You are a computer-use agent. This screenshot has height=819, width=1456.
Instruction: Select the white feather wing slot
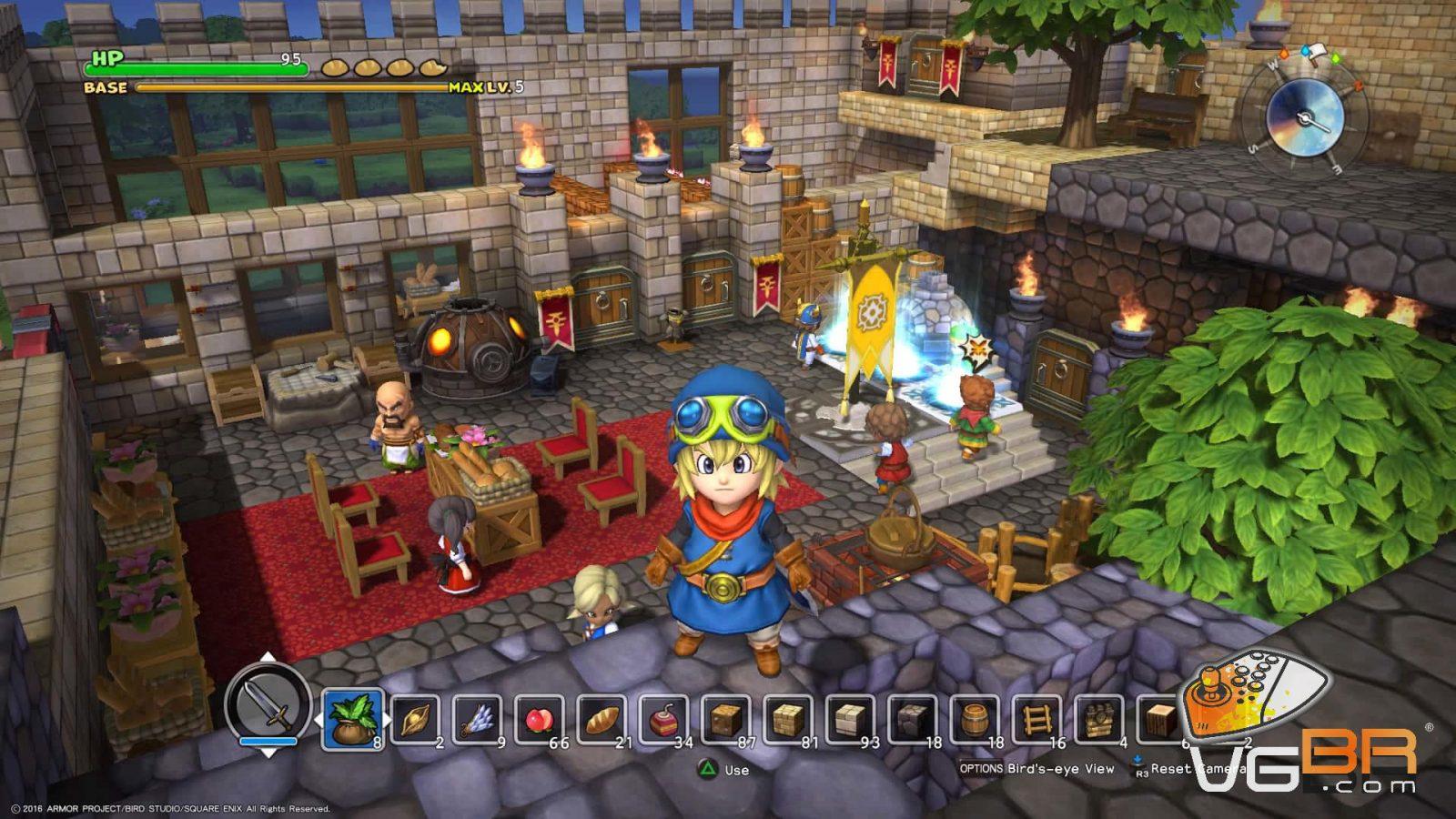478,720
